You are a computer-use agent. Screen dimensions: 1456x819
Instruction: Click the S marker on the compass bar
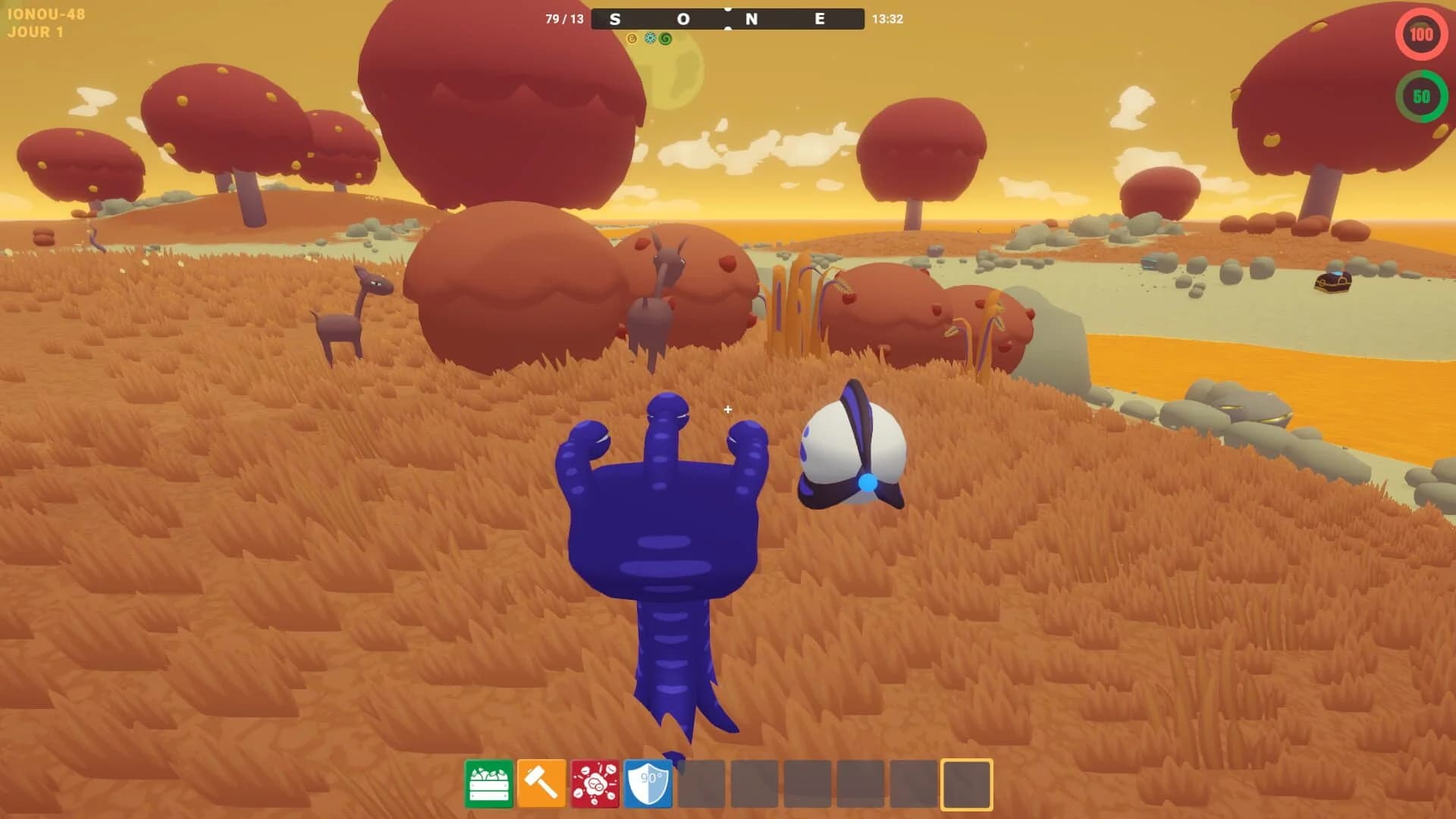click(x=615, y=19)
